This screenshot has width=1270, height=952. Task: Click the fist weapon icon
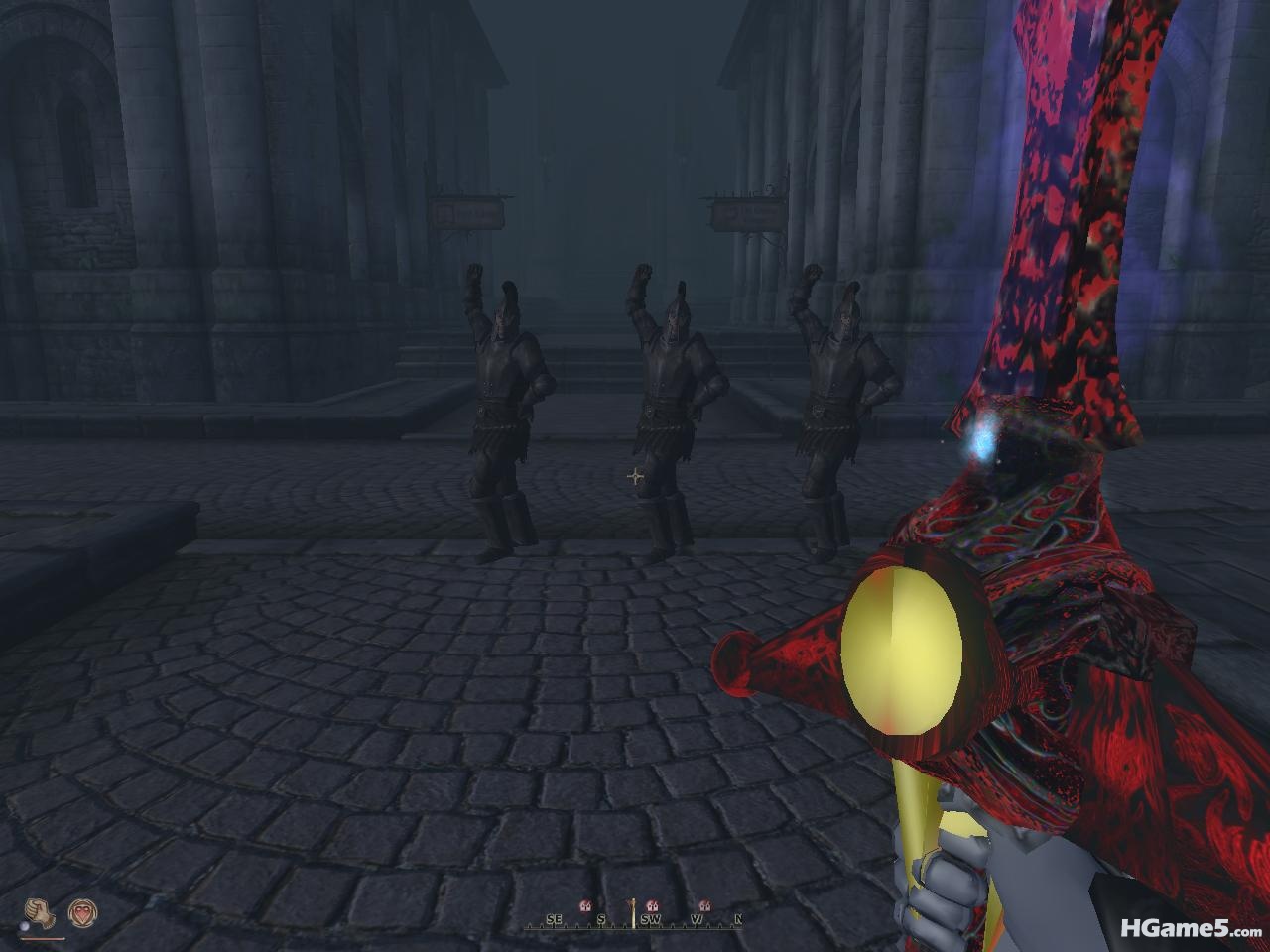(39, 912)
